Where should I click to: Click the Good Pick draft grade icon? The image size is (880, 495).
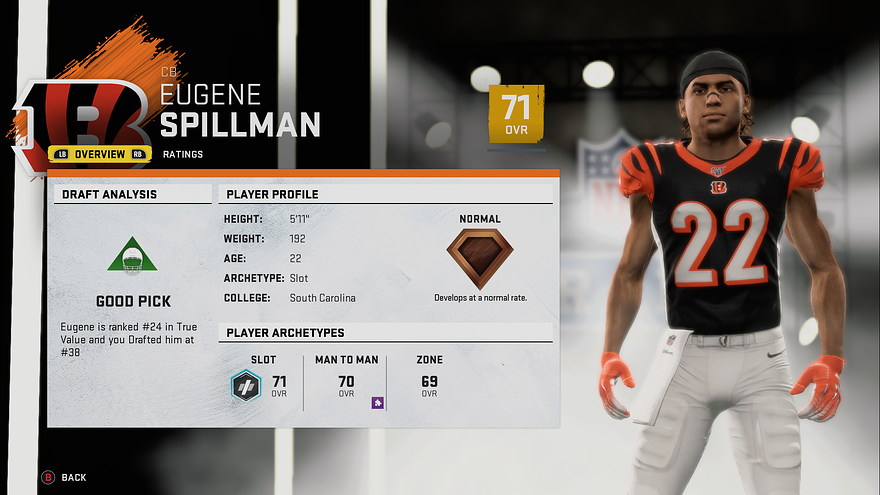tap(132, 256)
